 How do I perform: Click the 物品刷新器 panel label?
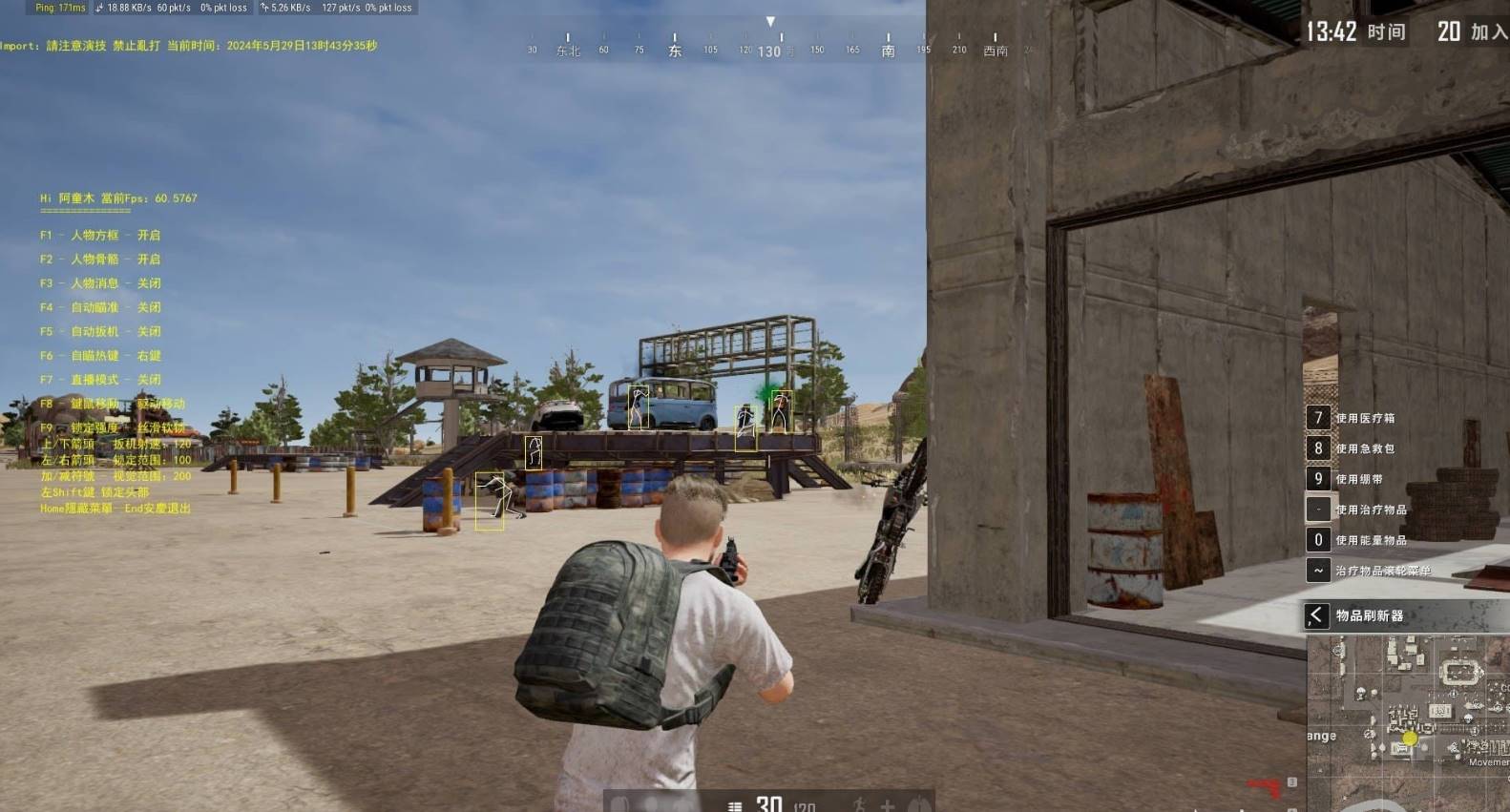click(x=1372, y=616)
